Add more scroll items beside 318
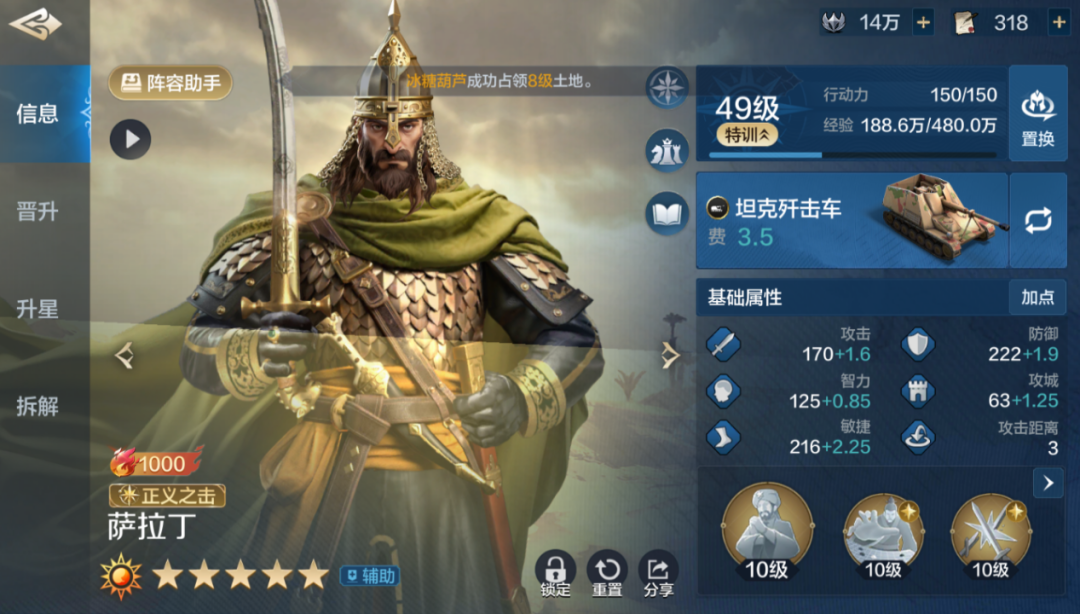The width and height of the screenshot is (1080, 614). coord(1058,22)
